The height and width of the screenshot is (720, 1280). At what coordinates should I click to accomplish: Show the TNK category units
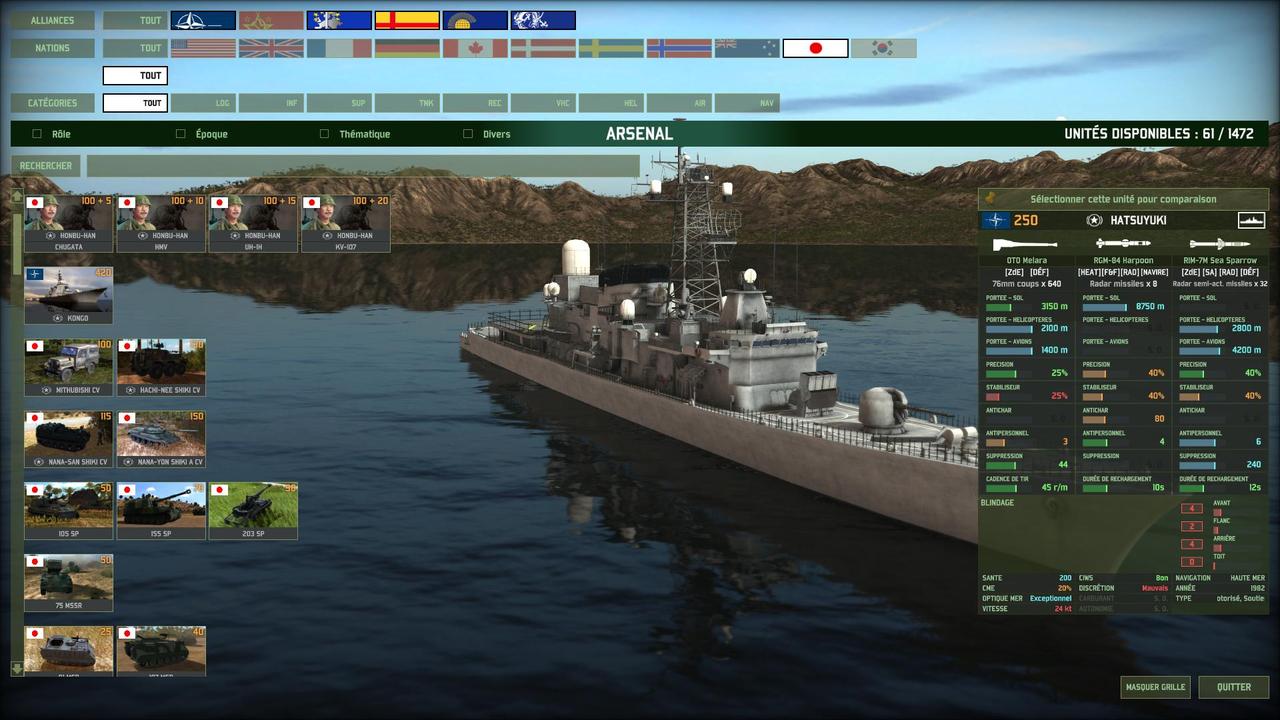tap(407, 103)
